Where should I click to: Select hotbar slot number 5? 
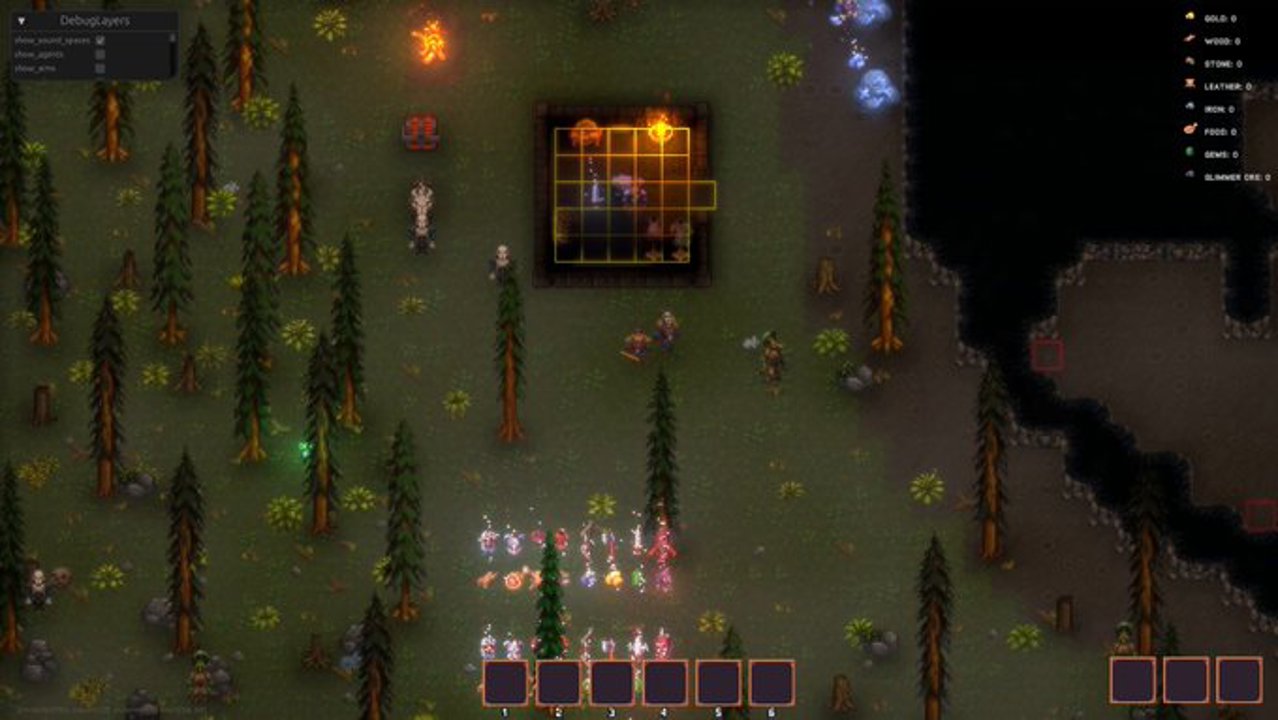[x=718, y=682]
